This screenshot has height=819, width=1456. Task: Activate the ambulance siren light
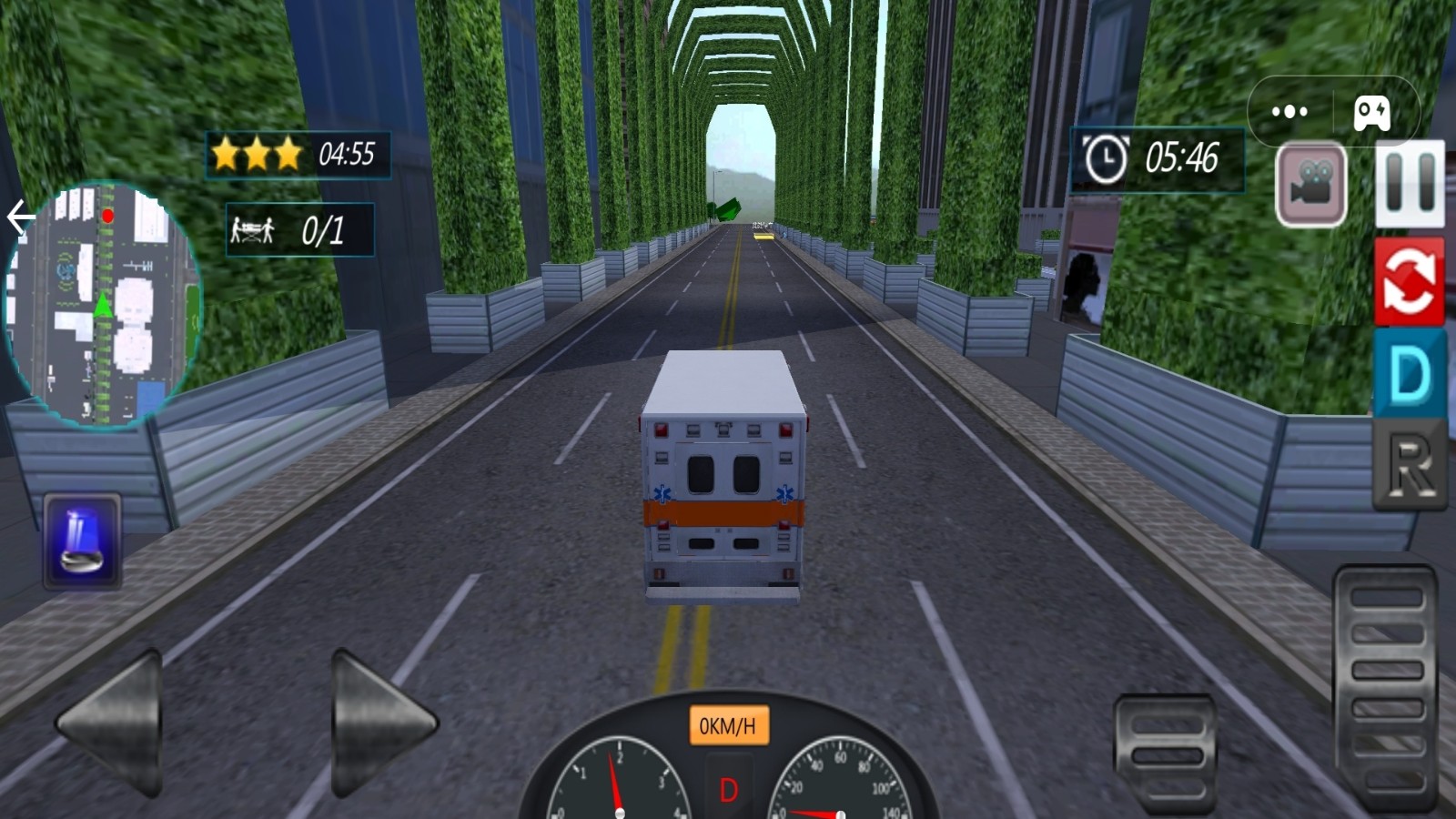[80, 539]
